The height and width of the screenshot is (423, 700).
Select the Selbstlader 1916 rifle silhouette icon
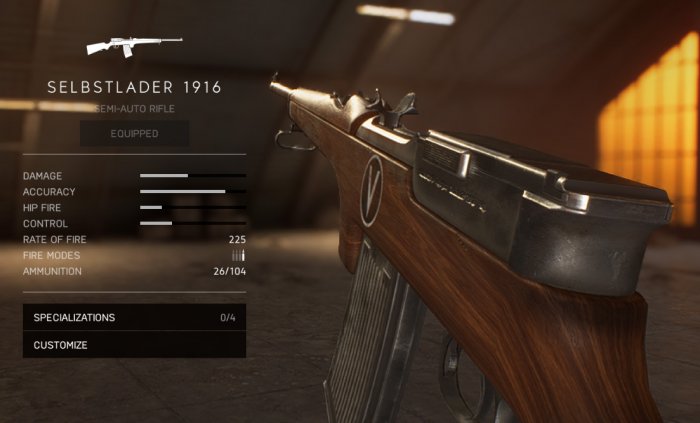133,45
